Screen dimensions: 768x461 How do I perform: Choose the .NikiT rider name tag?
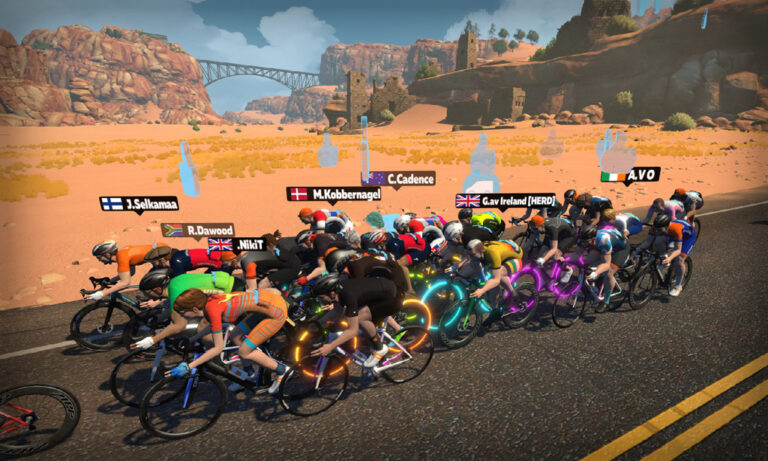pyautogui.click(x=236, y=244)
